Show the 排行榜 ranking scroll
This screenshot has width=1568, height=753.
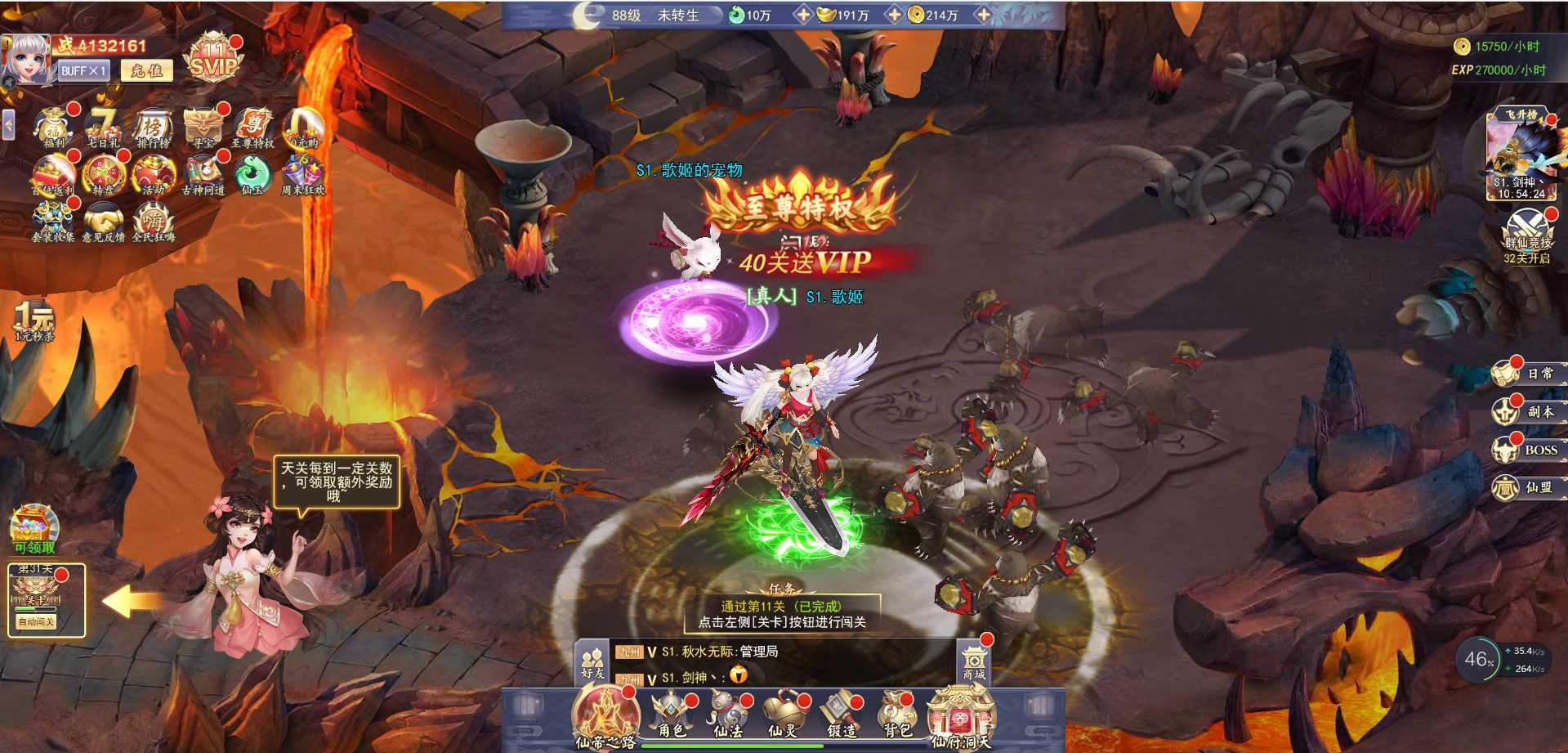tap(153, 128)
